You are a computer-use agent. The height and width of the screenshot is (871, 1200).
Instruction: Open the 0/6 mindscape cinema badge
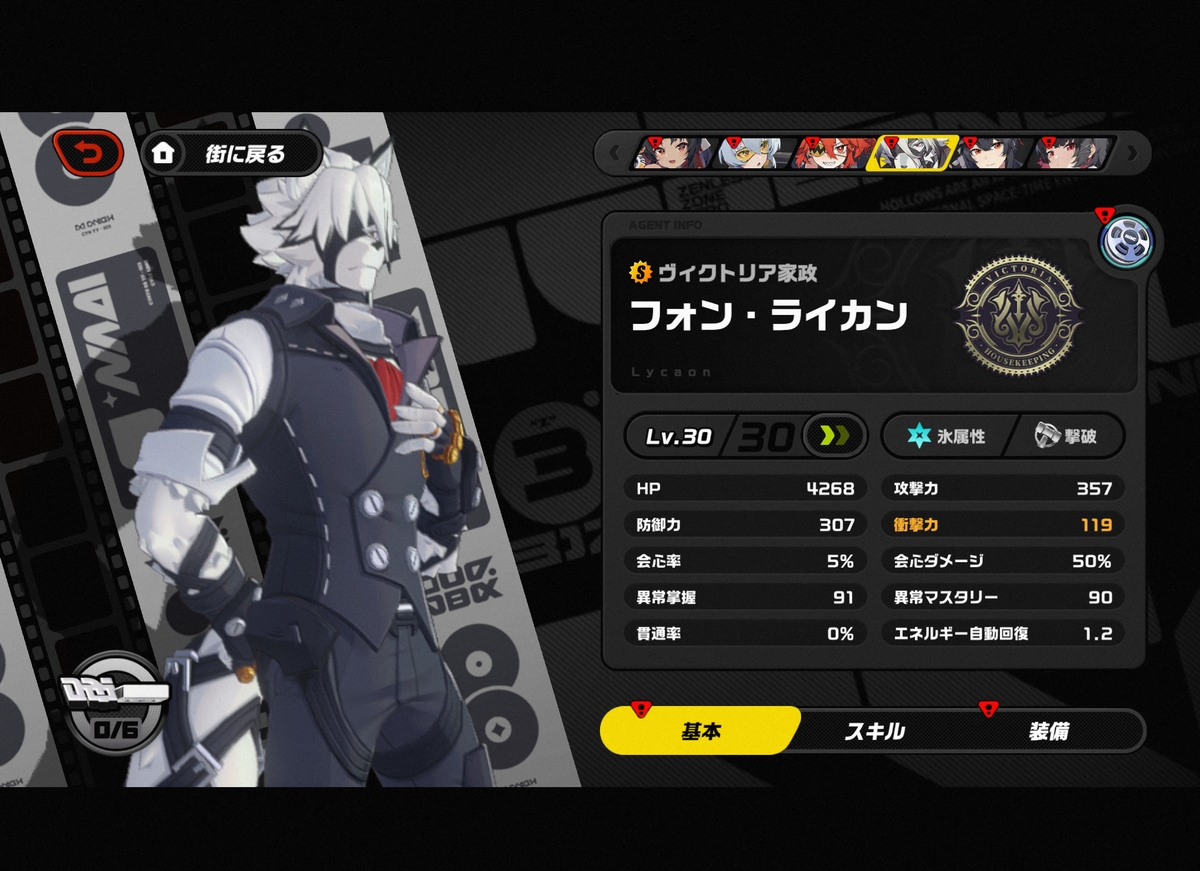[113, 710]
